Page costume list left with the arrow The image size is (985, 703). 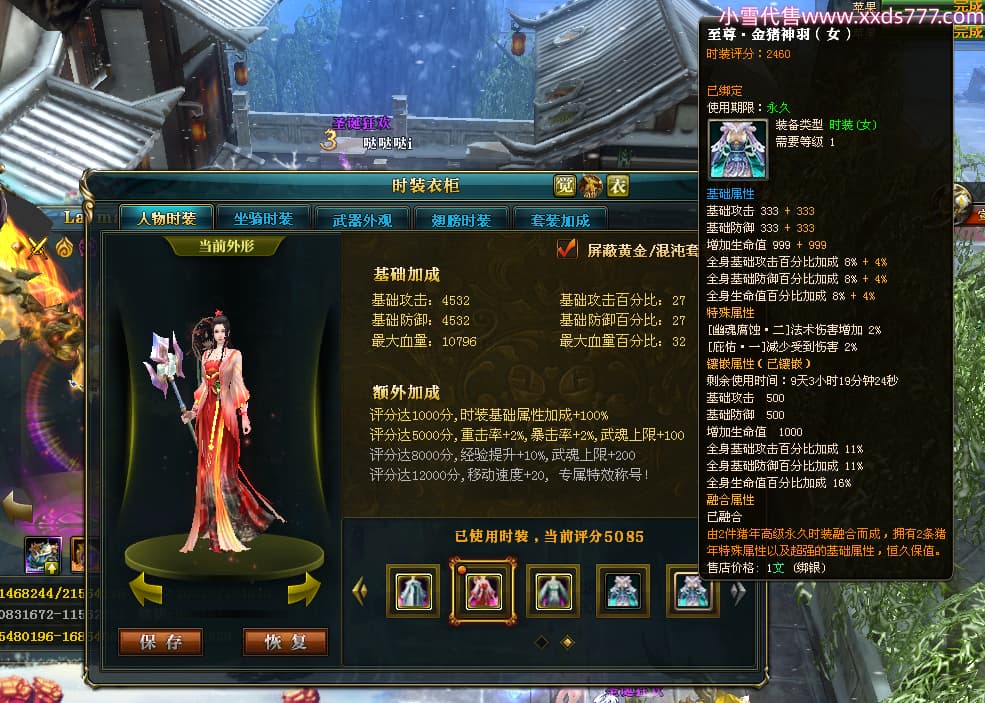click(x=359, y=592)
